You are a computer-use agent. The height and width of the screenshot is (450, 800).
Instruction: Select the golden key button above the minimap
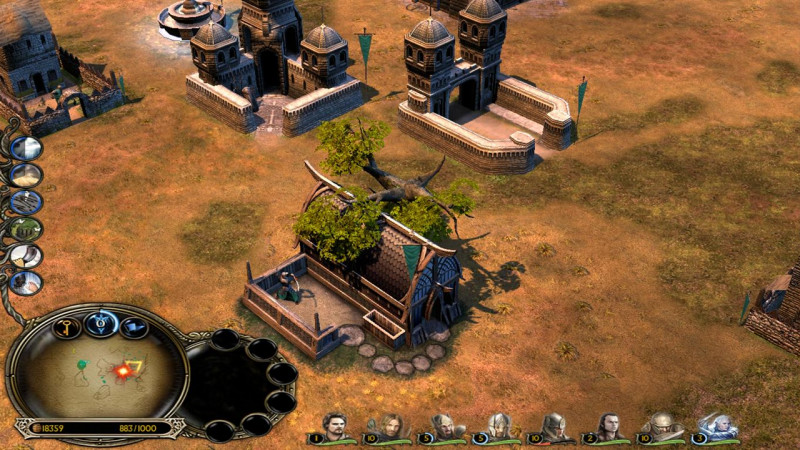tap(66, 328)
